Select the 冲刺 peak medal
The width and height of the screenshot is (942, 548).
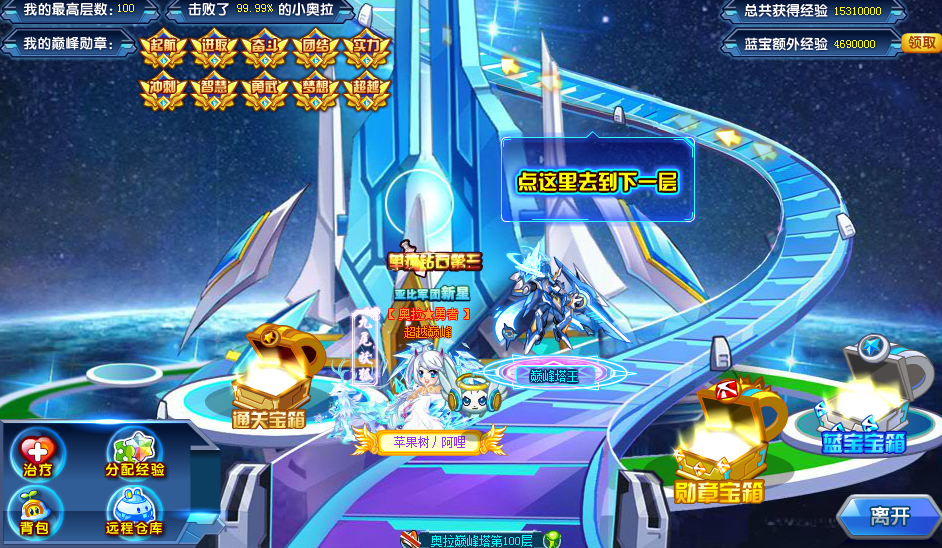tap(164, 91)
